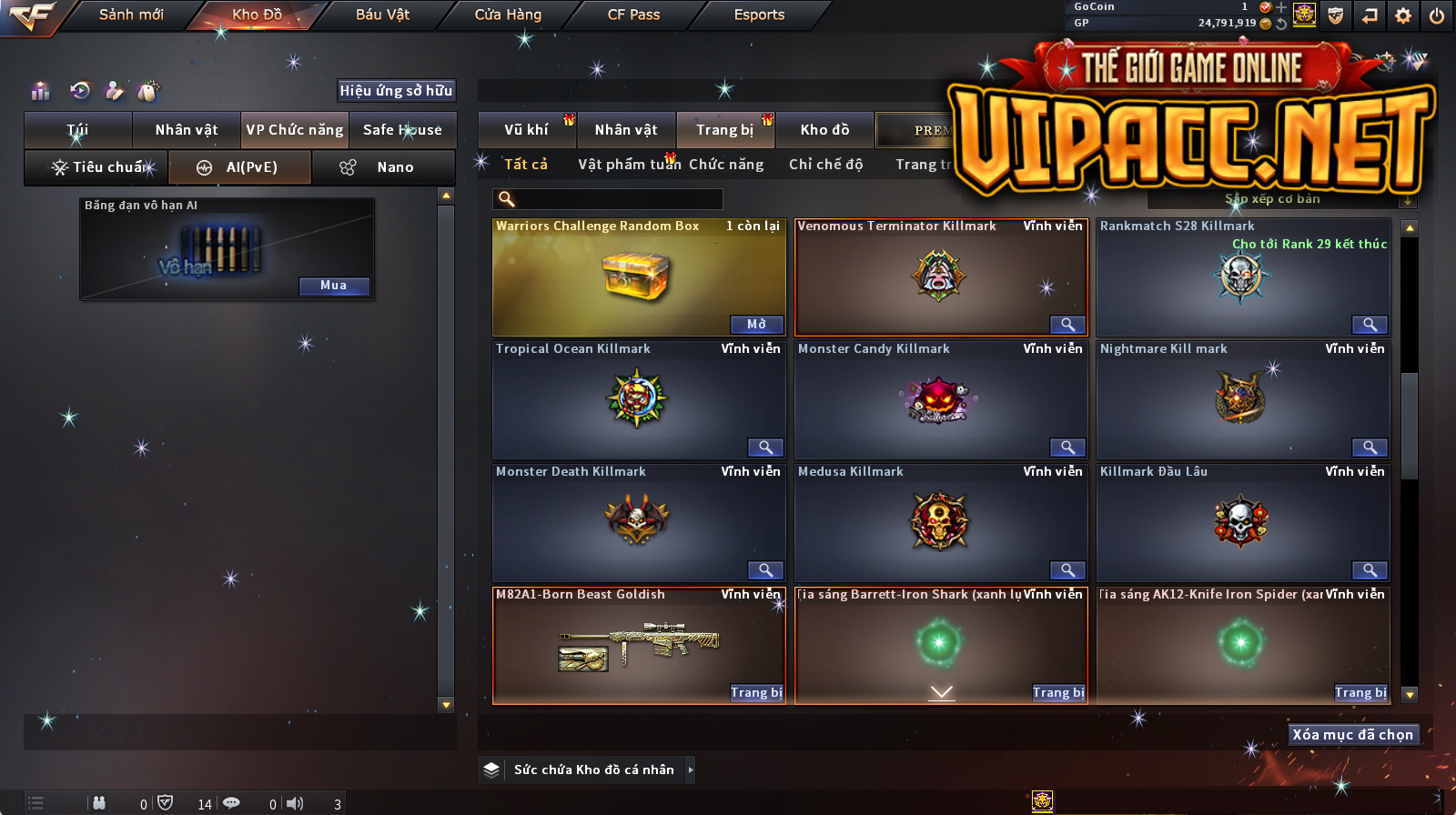The height and width of the screenshot is (815, 1456).
Task: Switch to the AI(PvE) loadout tab
Action: [240, 167]
